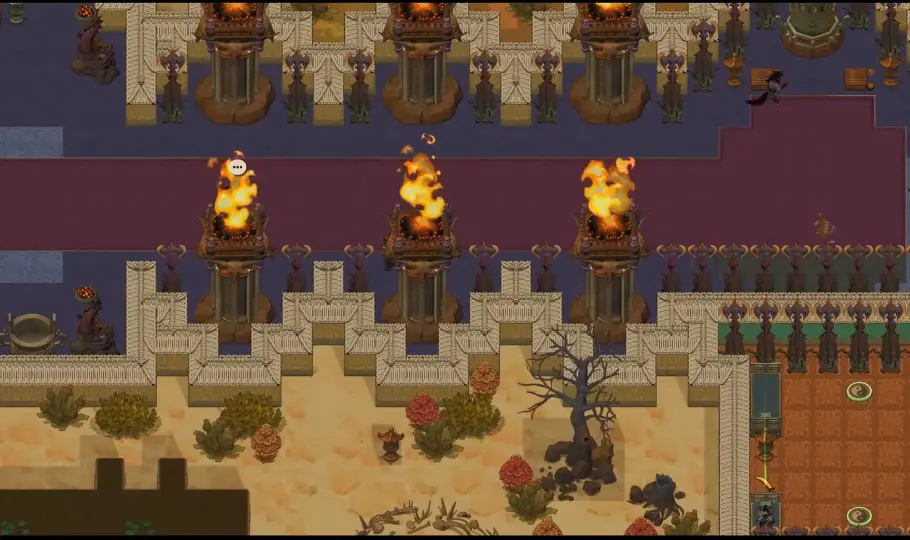910x540 pixels.
Task: Click the ellipsis speech bubble indicator
Action: point(237,167)
